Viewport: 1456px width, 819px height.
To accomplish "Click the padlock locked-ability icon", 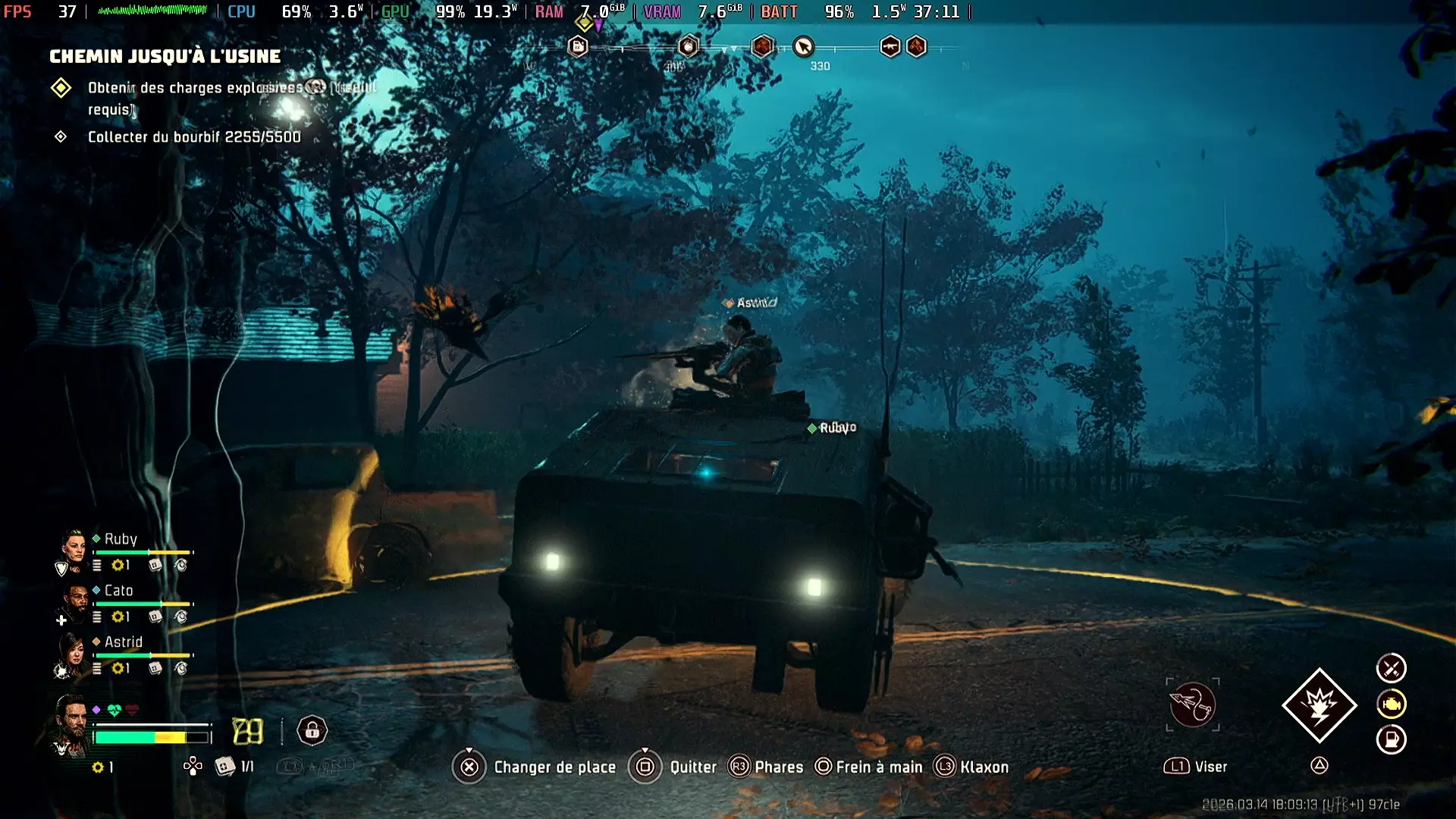I will point(312,730).
